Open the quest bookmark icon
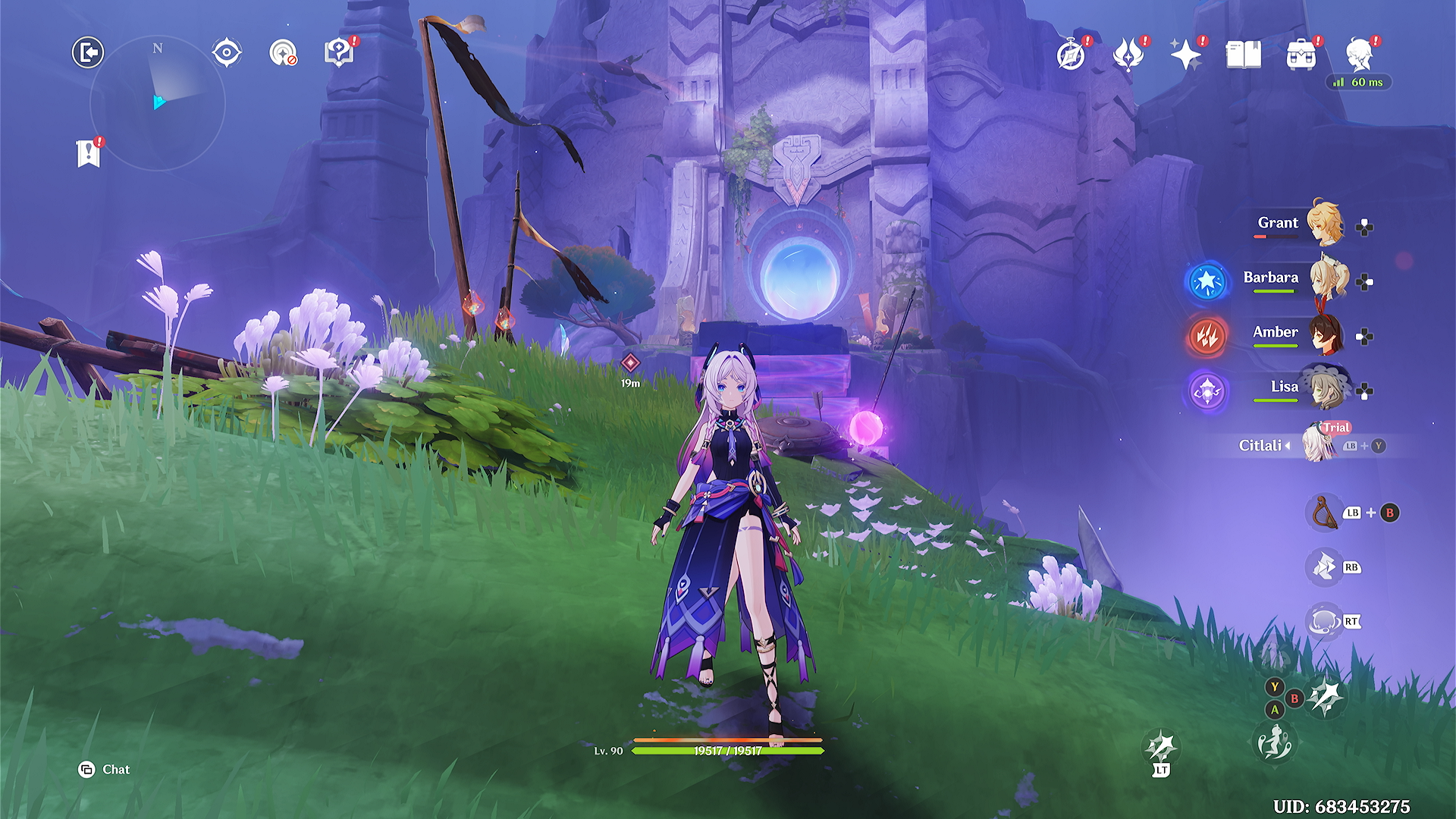 click(89, 153)
